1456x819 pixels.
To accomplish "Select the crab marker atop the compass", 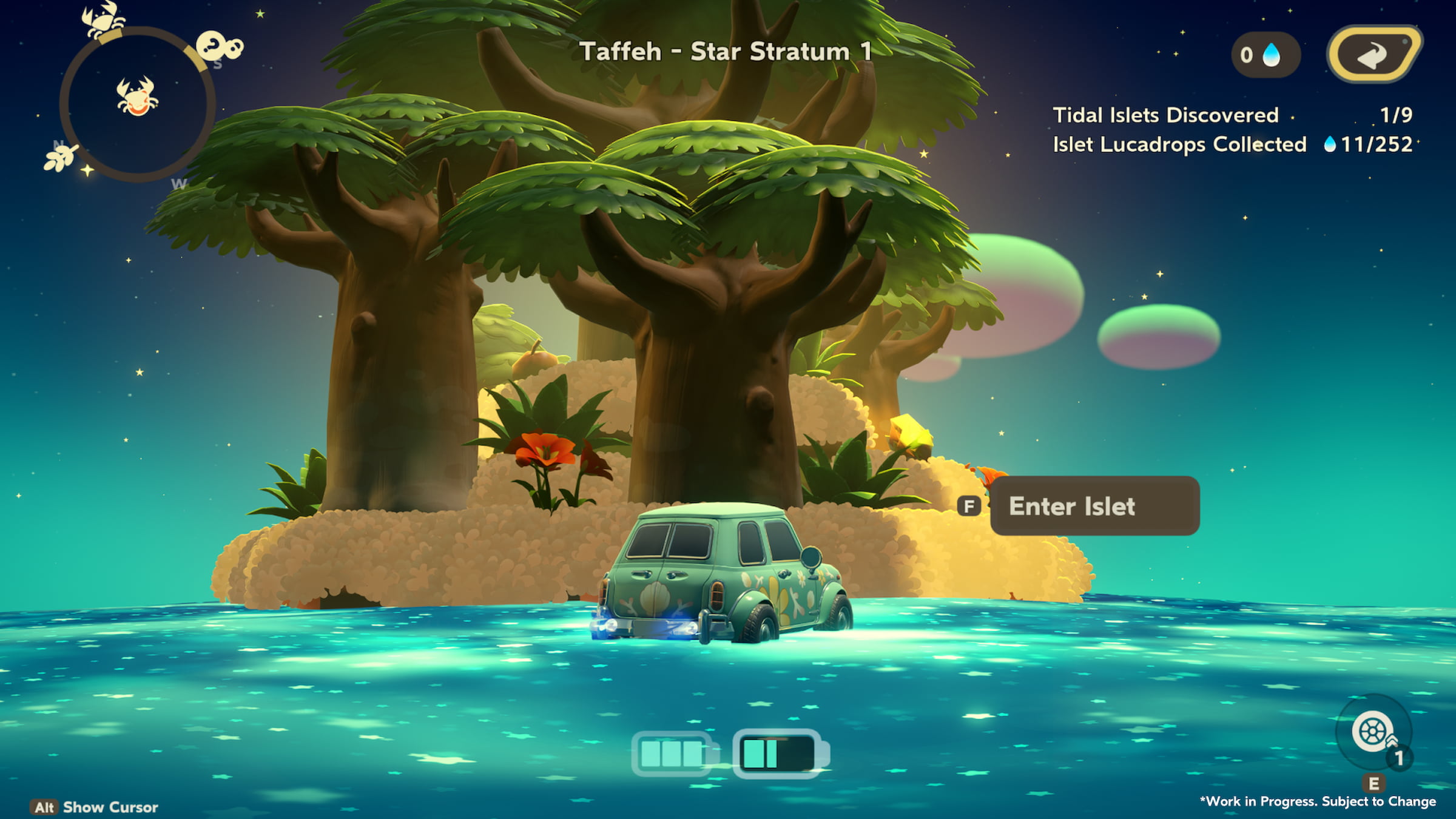I will pos(103,18).
